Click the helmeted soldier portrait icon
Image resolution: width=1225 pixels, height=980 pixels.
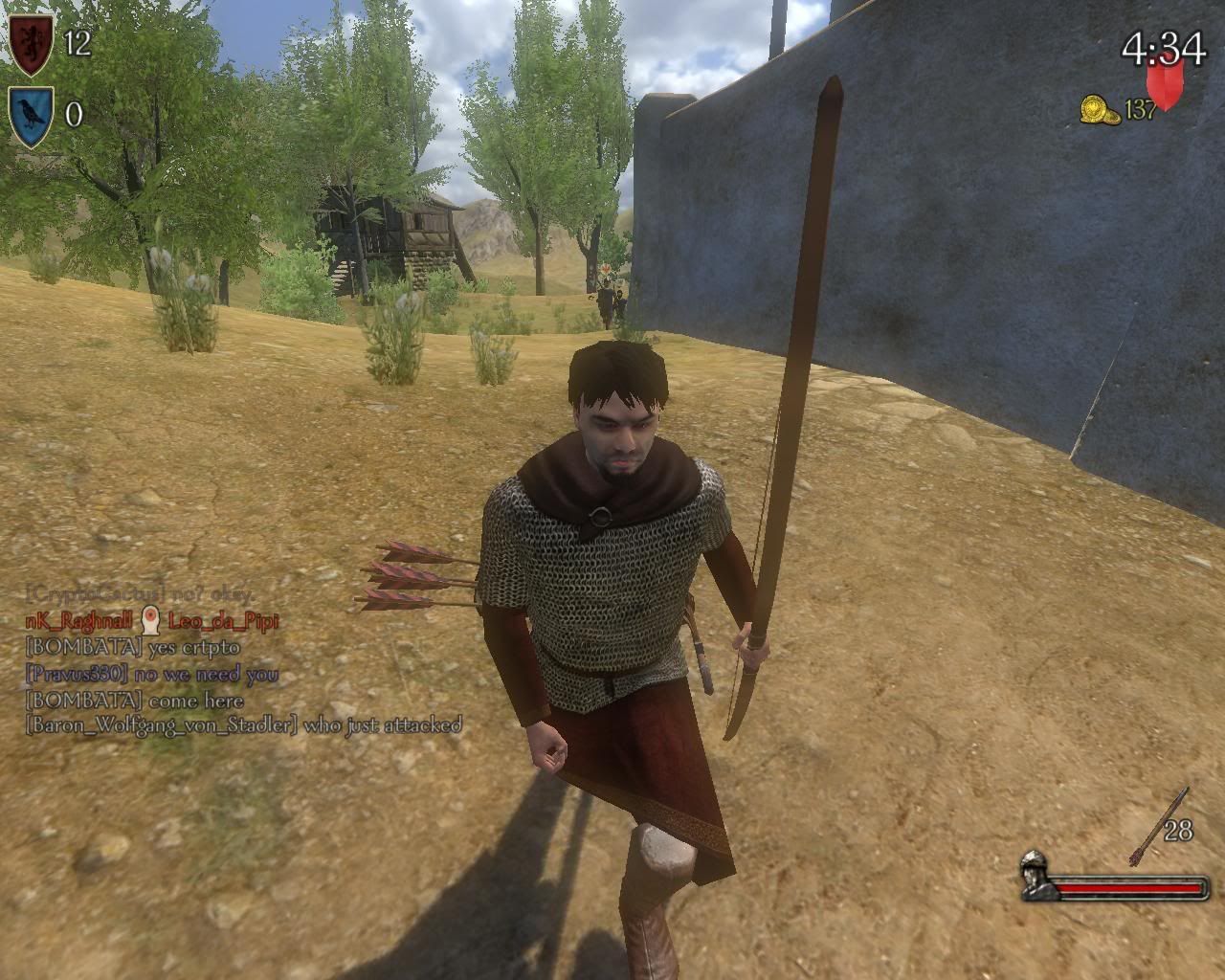[x=1035, y=876]
